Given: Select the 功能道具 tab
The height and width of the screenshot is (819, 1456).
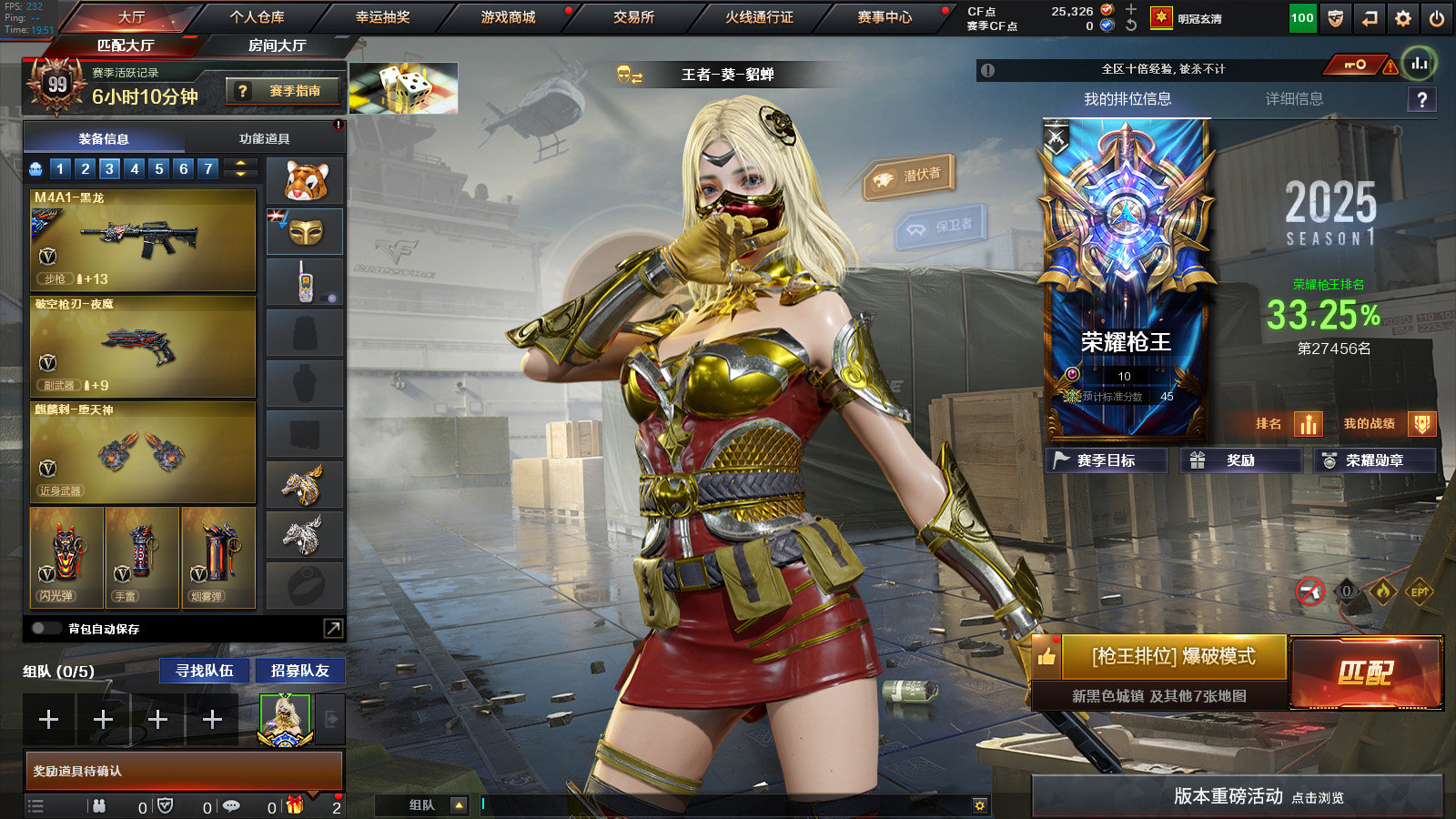Looking at the screenshot, I should point(264,139).
